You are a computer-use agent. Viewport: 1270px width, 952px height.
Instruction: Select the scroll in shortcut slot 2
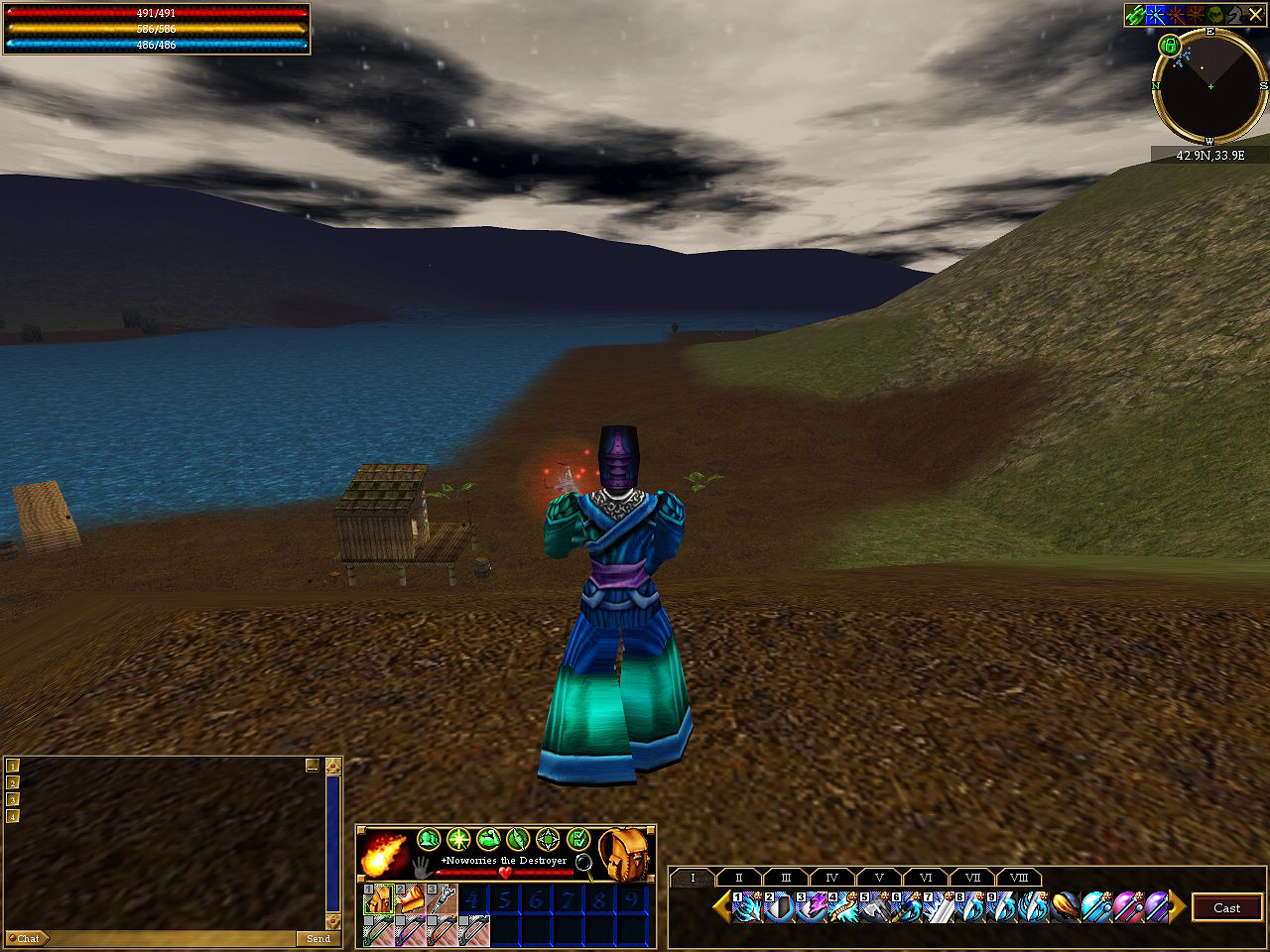tap(411, 899)
